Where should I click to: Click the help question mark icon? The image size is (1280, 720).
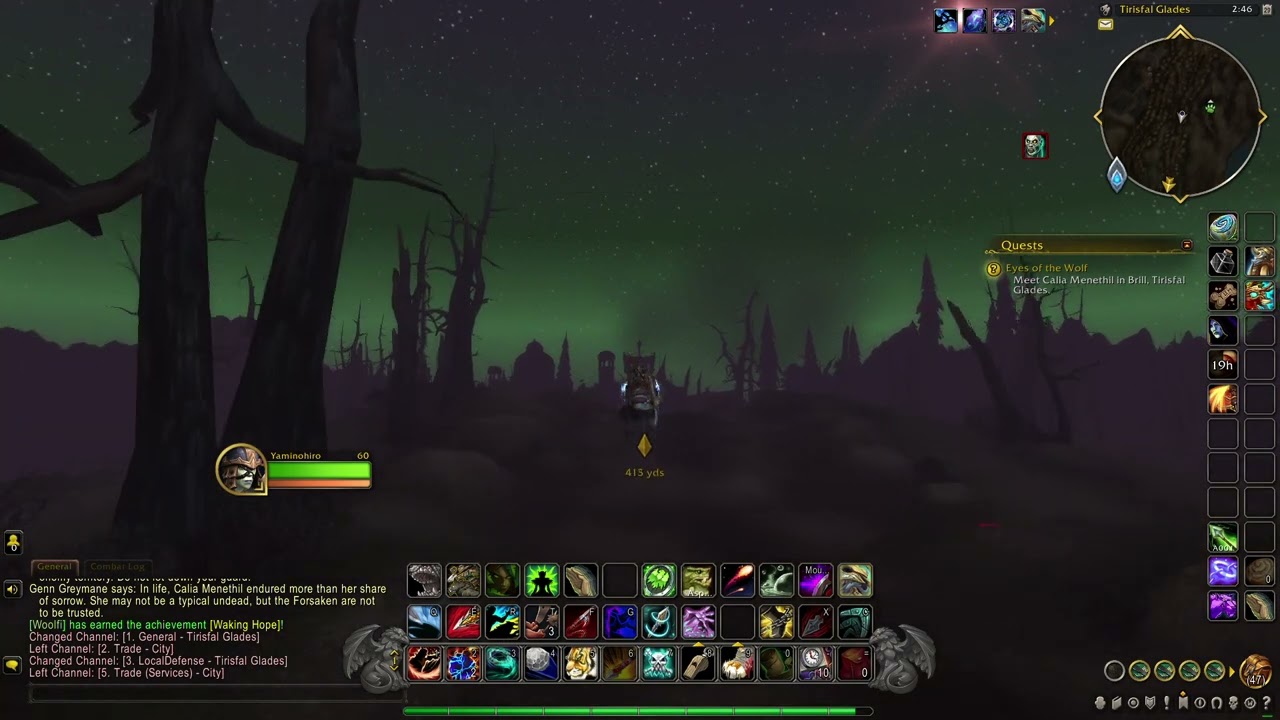(x=1267, y=703)
